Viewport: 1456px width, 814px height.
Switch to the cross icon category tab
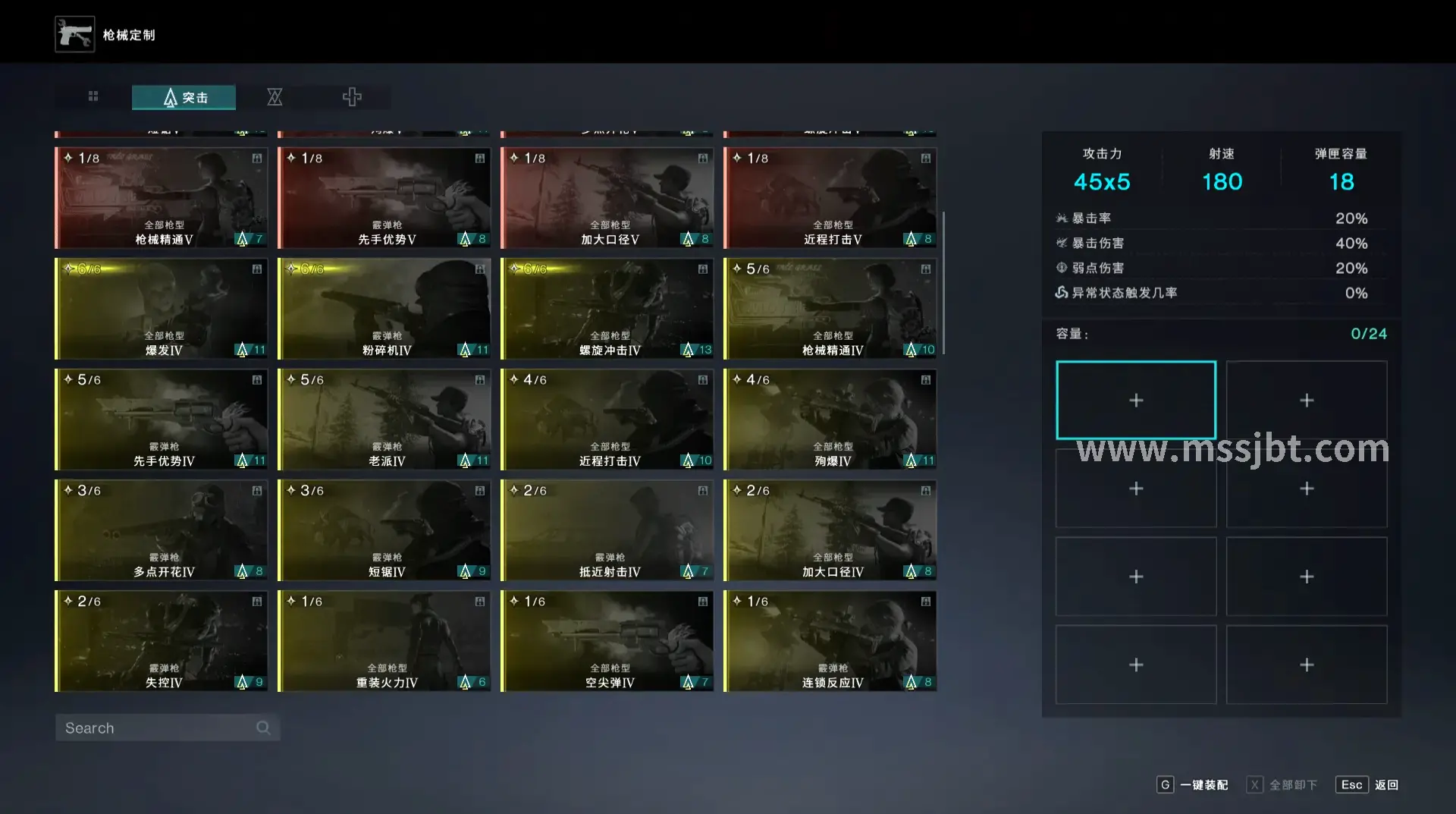click(x=352, y=97)
